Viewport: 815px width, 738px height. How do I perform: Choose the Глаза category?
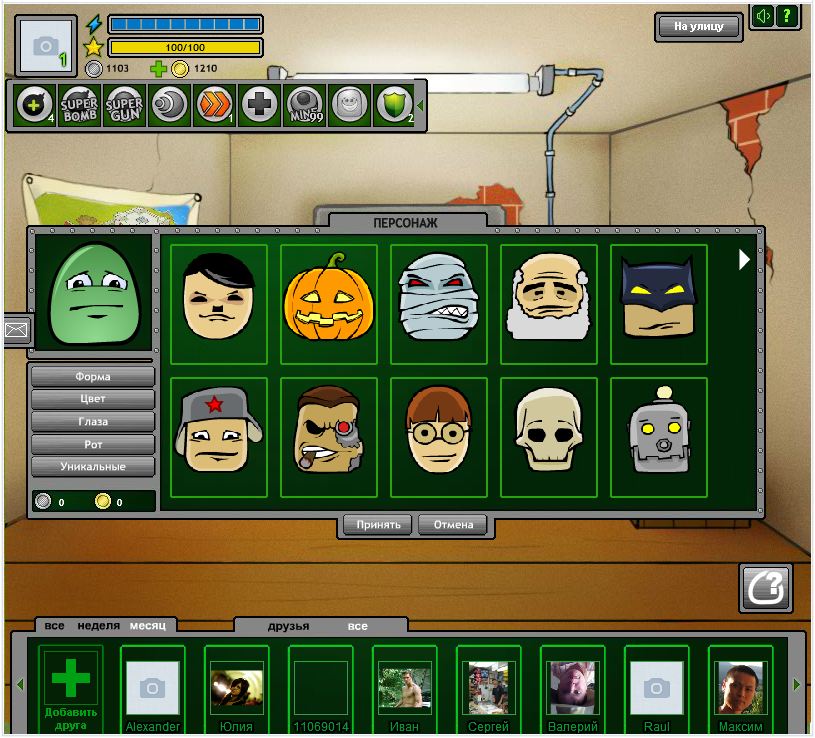pos(93,422)
